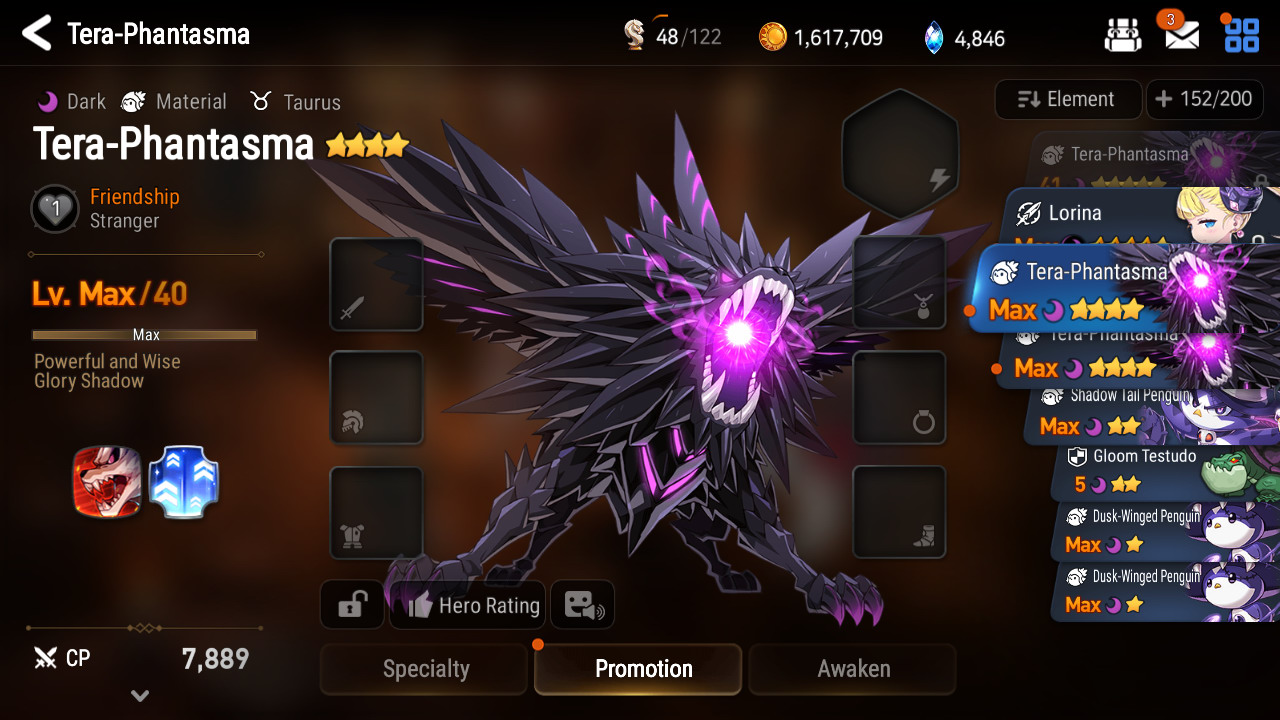Open the mailbox envelope icon

click(x=1181, y=36)
